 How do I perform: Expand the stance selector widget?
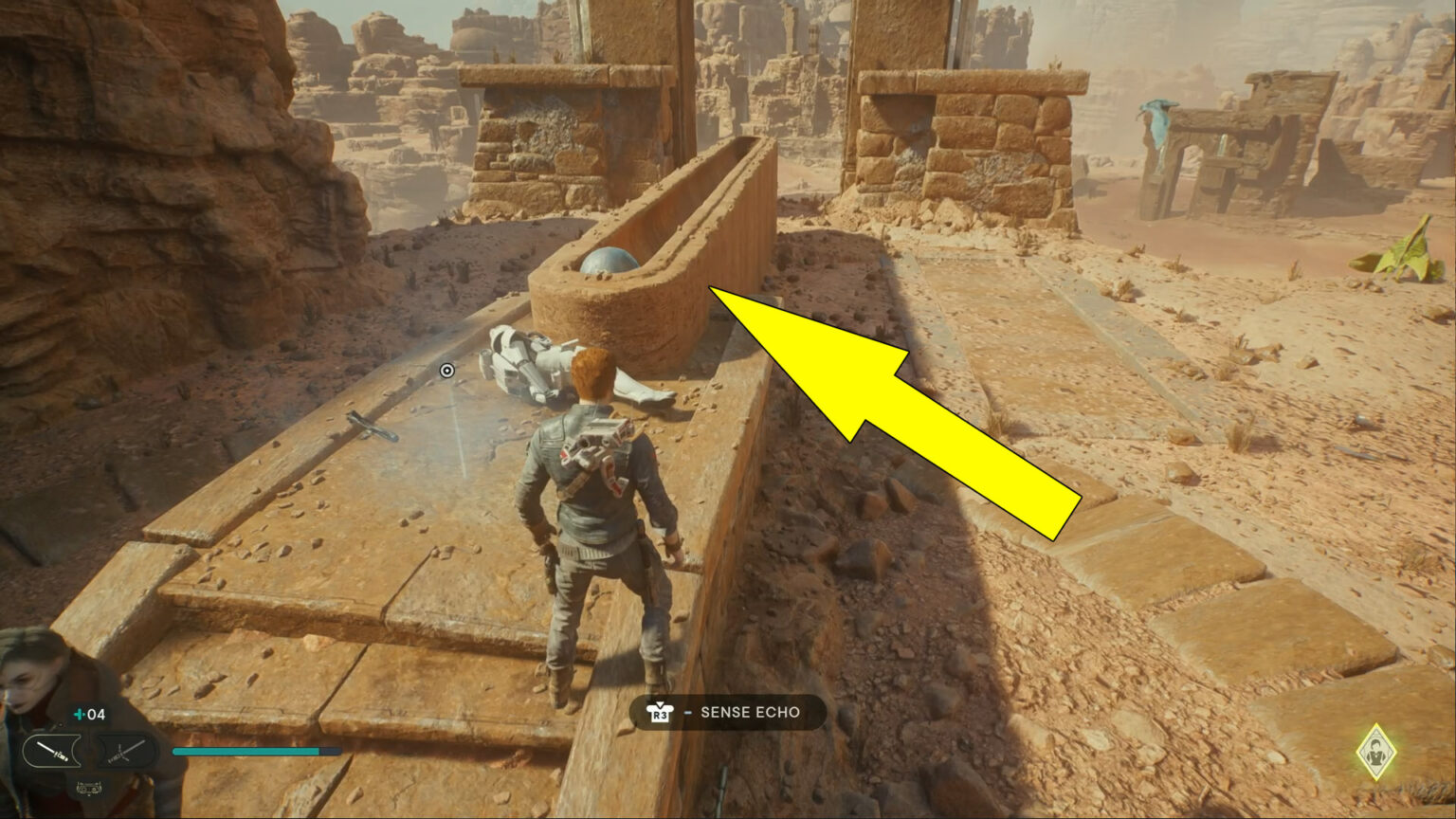[x=88, y=751]
